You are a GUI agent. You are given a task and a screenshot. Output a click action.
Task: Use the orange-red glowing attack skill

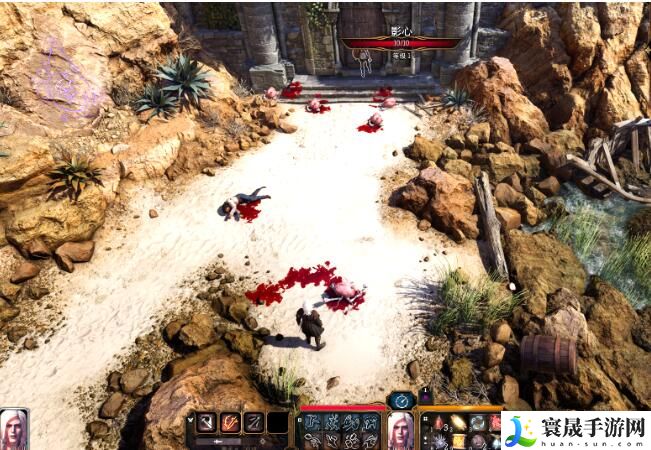tap(231, 422)
